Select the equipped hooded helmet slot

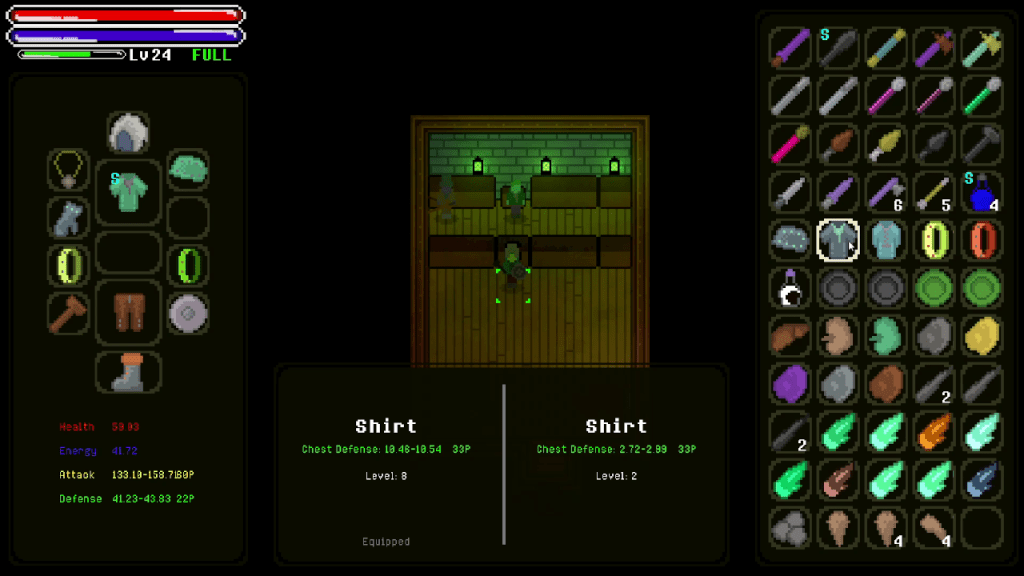(128, 133)
